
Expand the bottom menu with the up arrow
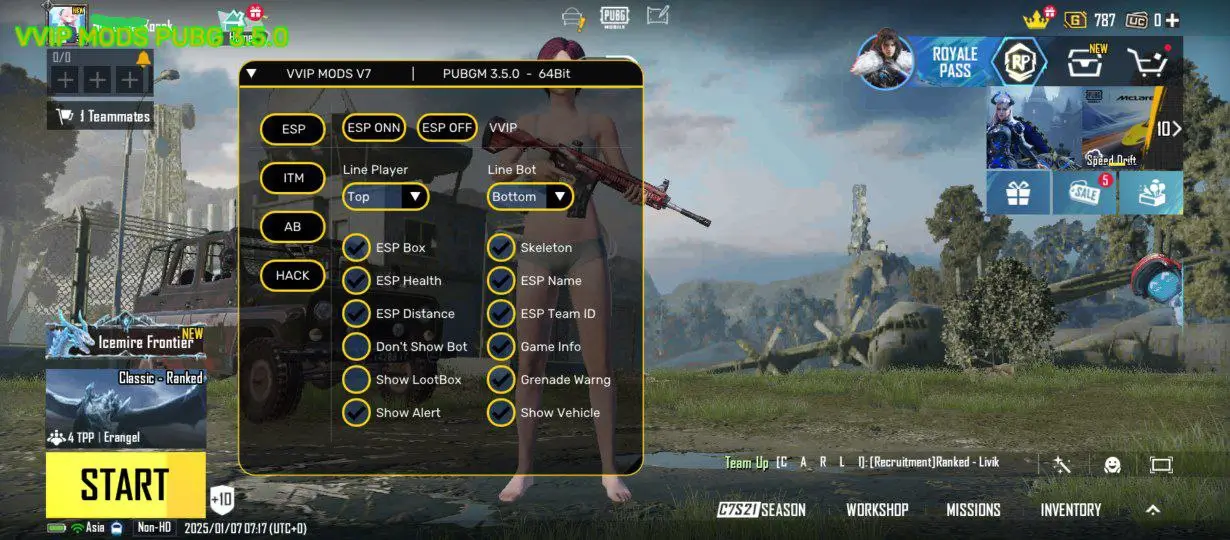point(1153,510)
